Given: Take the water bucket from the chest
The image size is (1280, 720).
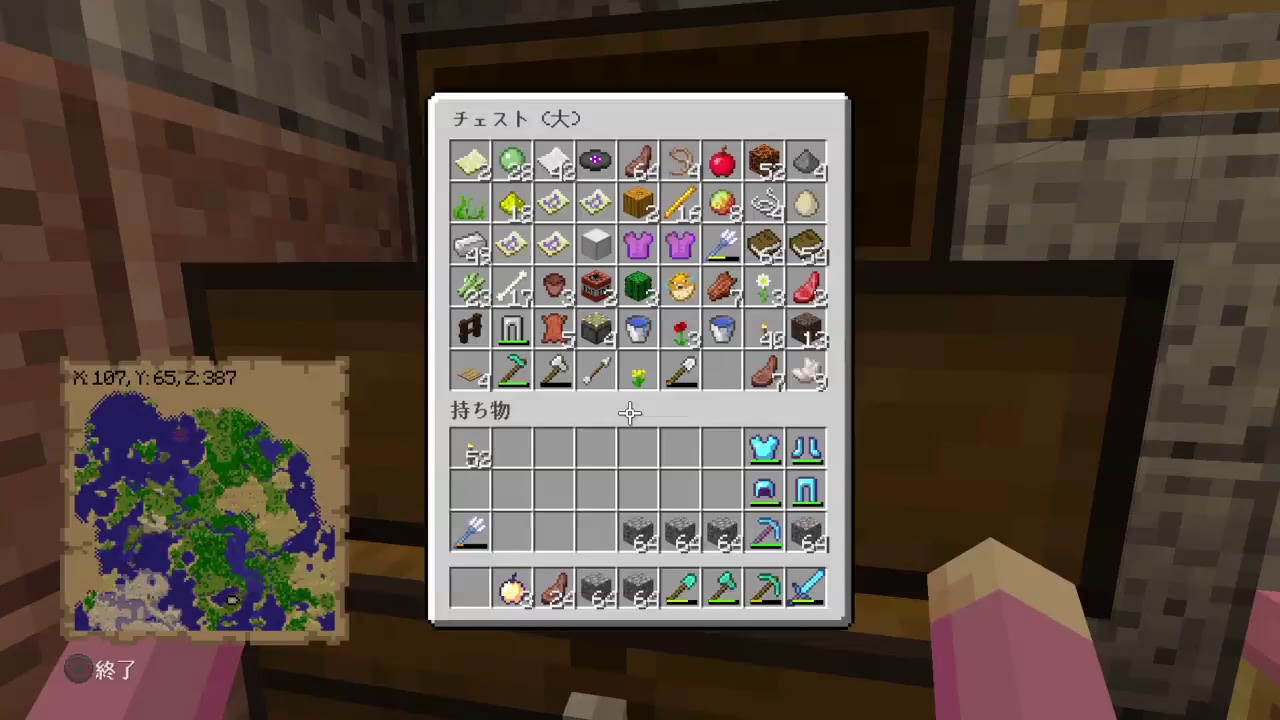Looking at the screenshot, I should pyautogui.click(x=639, y=331).
